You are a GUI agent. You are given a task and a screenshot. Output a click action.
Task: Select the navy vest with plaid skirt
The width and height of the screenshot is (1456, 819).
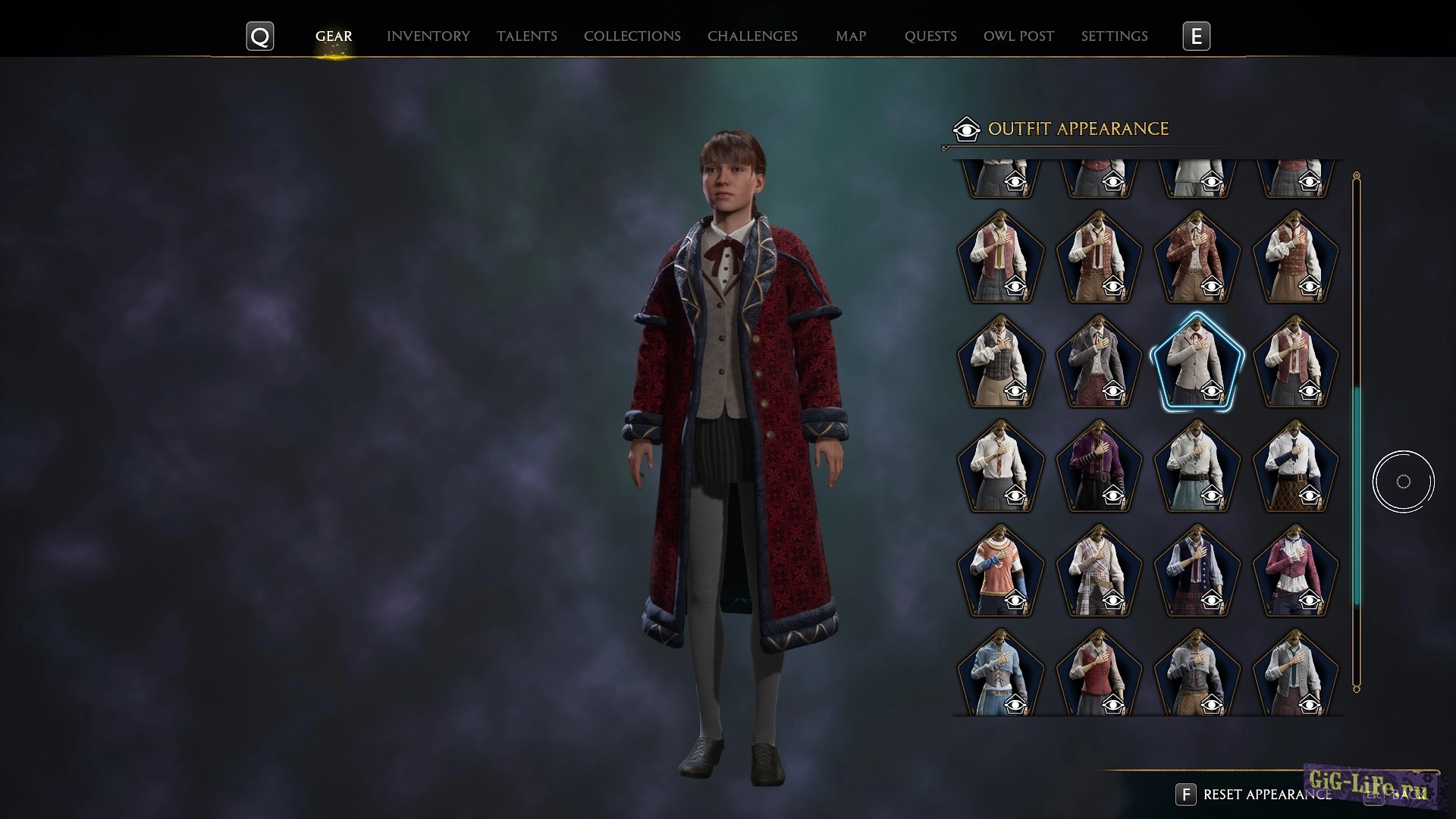coord(1197,571)
